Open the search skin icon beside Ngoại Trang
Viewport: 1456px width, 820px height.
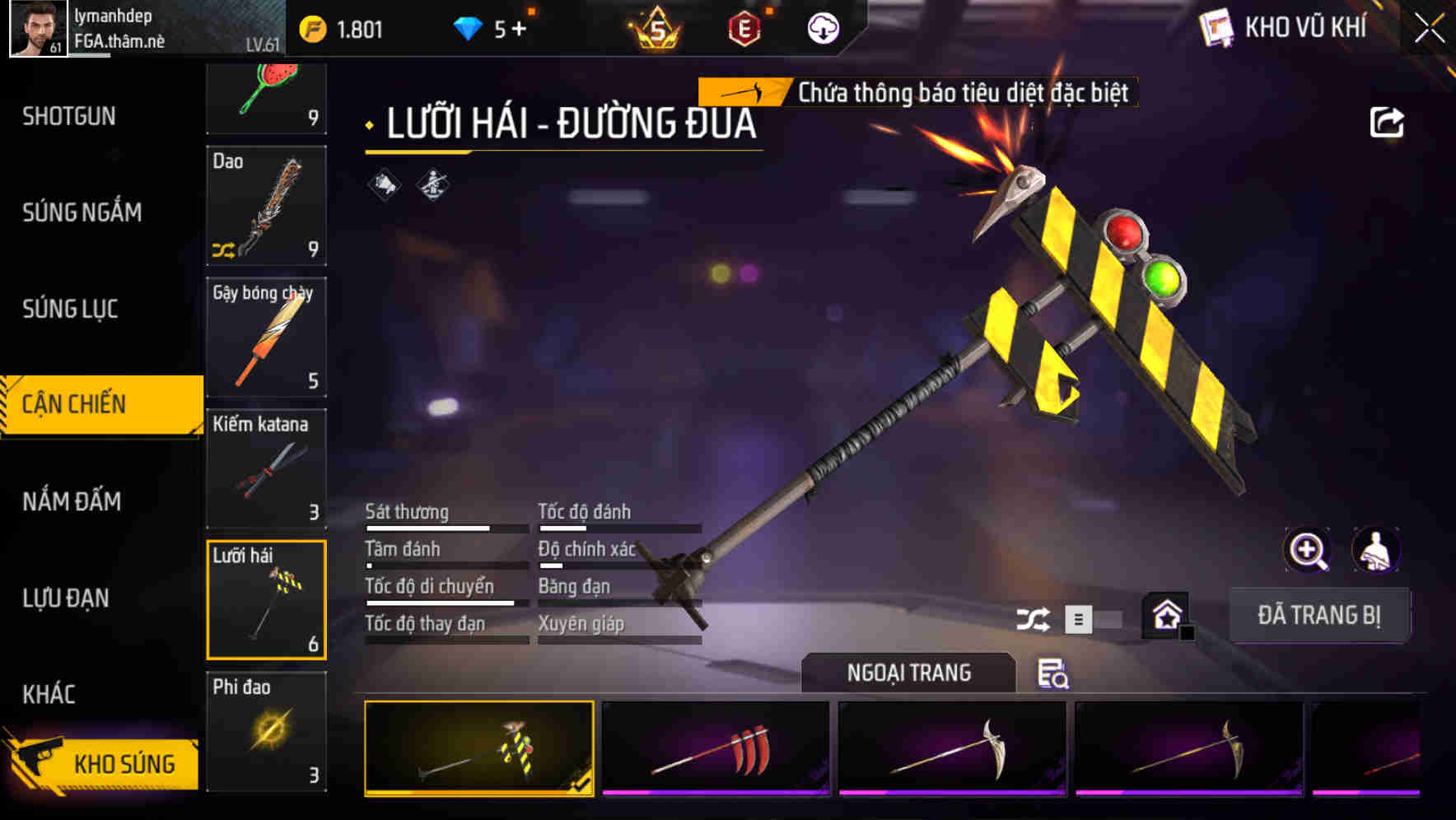coord(1052,675)
